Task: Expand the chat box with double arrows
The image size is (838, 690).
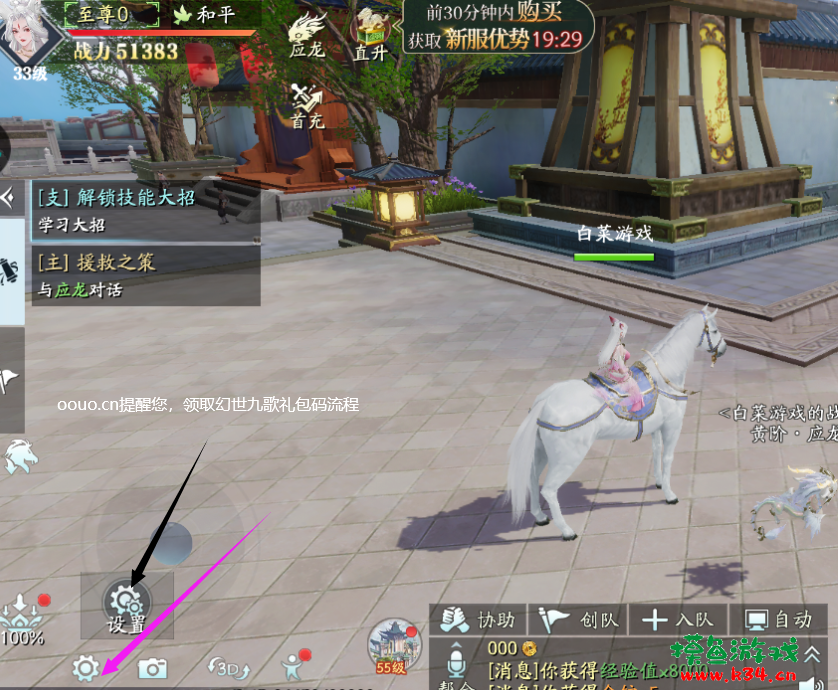Action: (812, 655)
